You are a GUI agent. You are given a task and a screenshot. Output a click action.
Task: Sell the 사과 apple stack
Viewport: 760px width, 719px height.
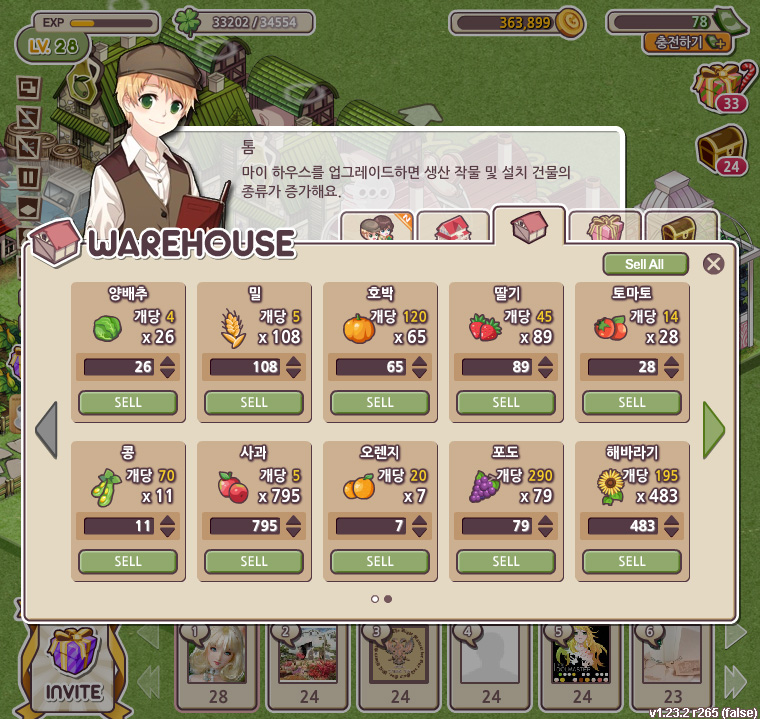point(254,561)
